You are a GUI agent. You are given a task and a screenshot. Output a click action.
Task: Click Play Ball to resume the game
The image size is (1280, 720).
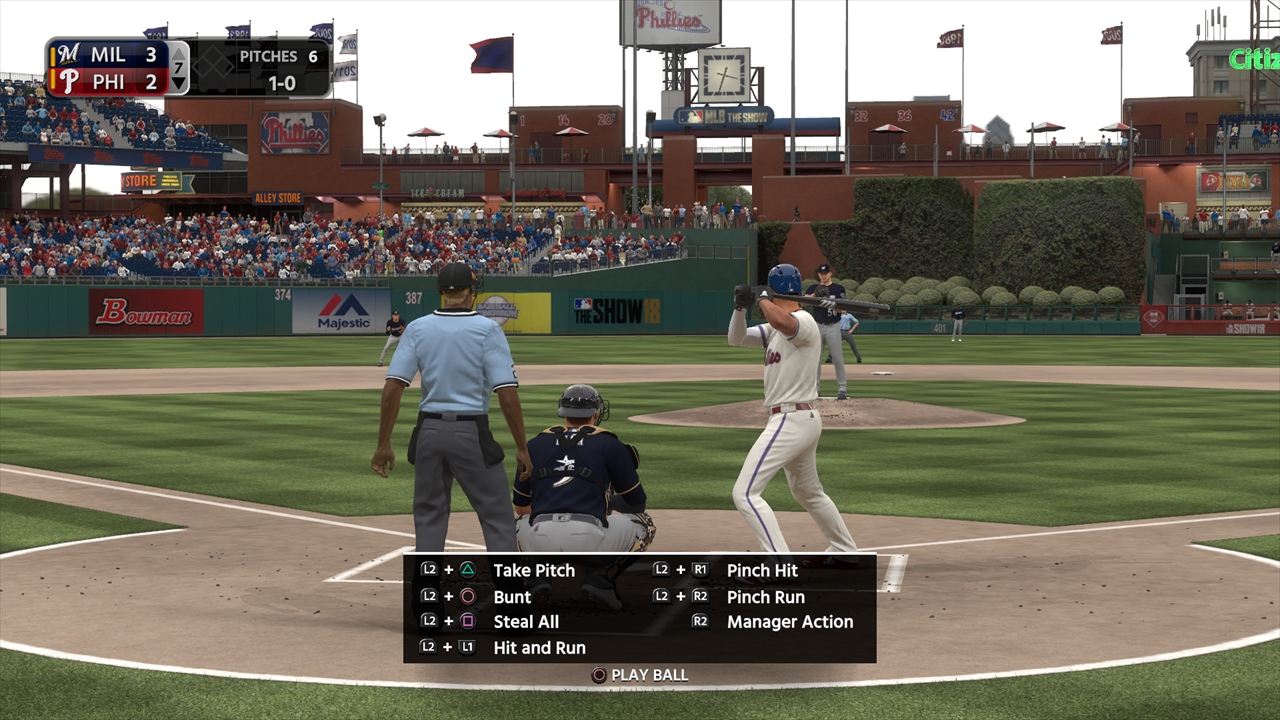coord(648,675)
